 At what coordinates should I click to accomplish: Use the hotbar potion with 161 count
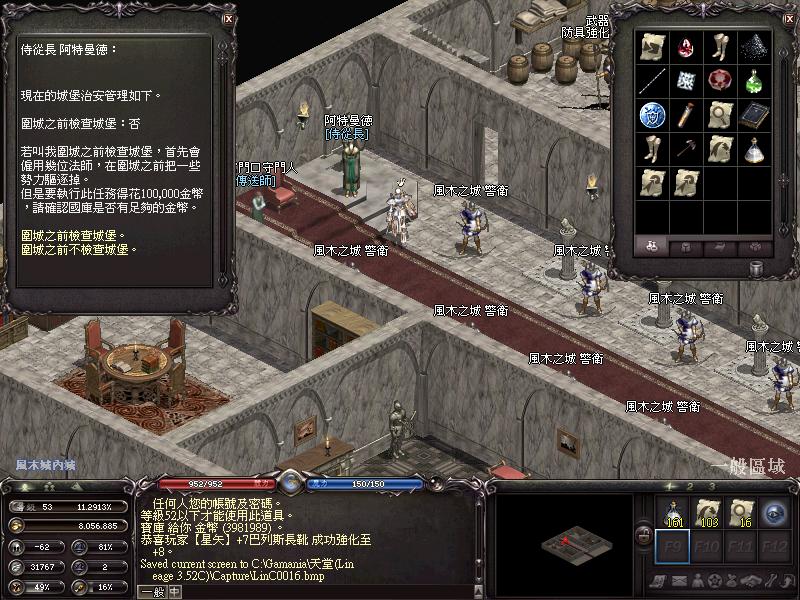674,512
